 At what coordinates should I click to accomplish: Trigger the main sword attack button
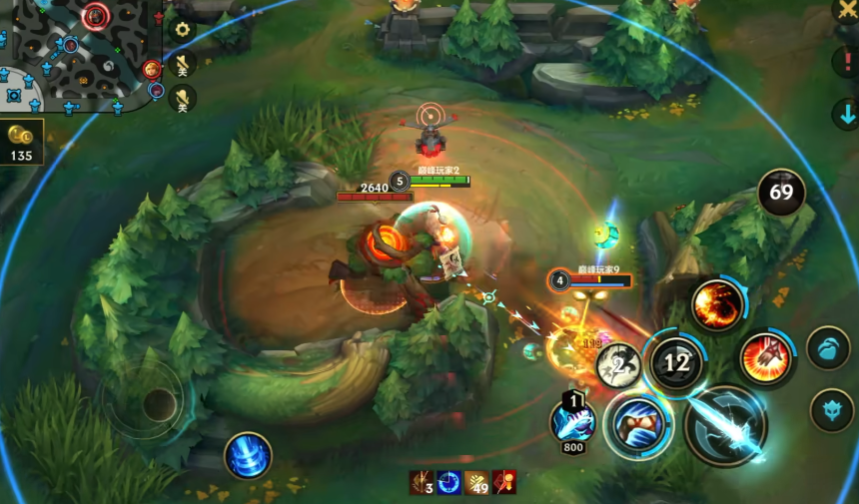coord(725,426)
